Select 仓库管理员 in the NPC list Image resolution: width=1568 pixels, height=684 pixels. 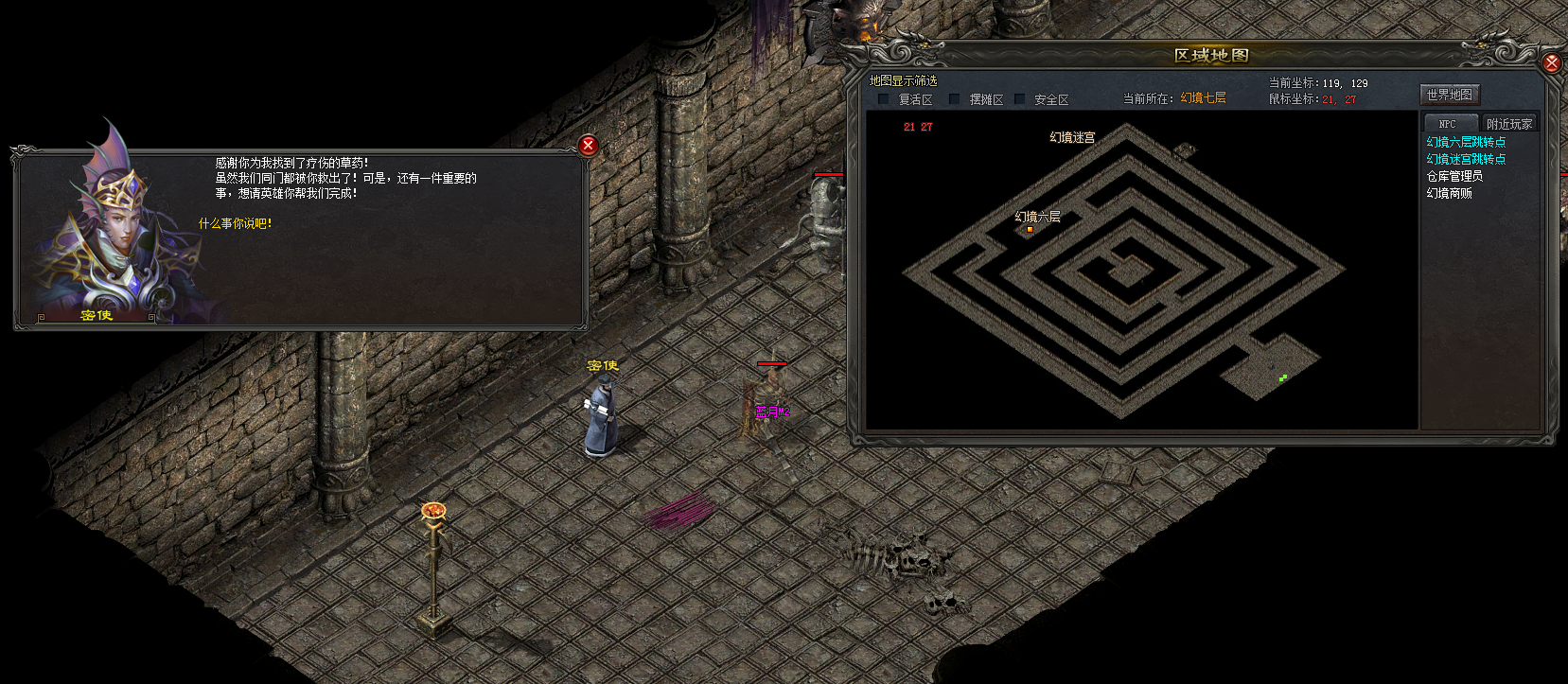click(x=1454, y=176)
